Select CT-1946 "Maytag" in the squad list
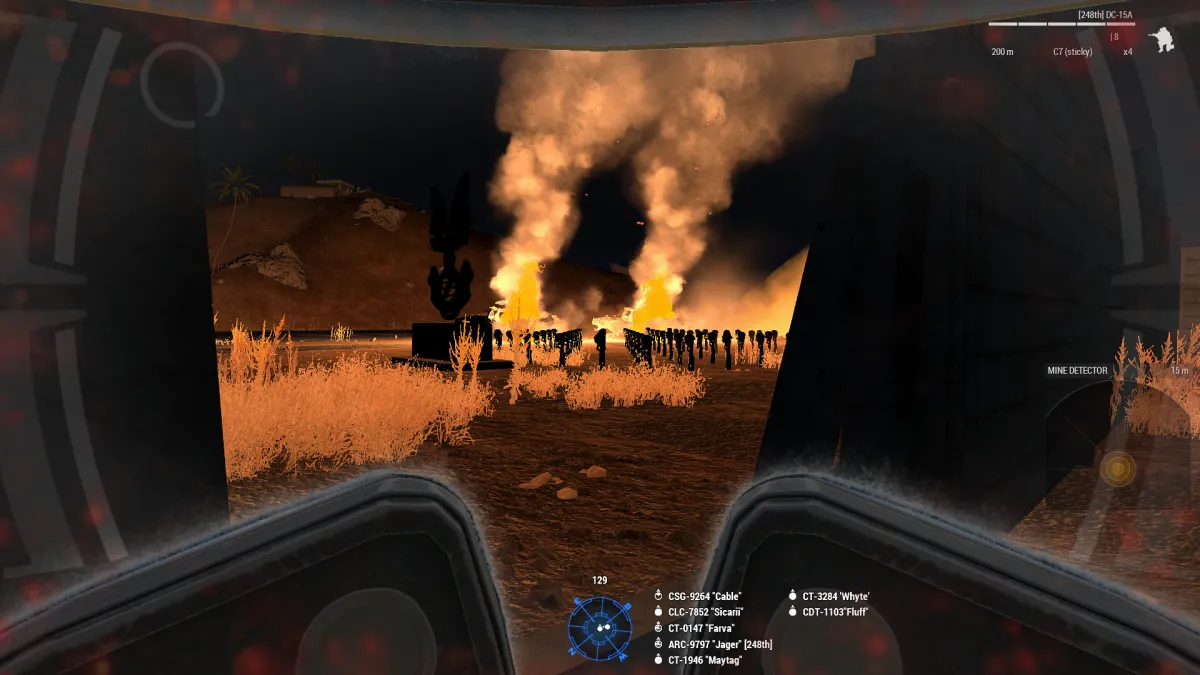Screen dimensions: 1200x675 pyautogui.click(x=706, y=660)
